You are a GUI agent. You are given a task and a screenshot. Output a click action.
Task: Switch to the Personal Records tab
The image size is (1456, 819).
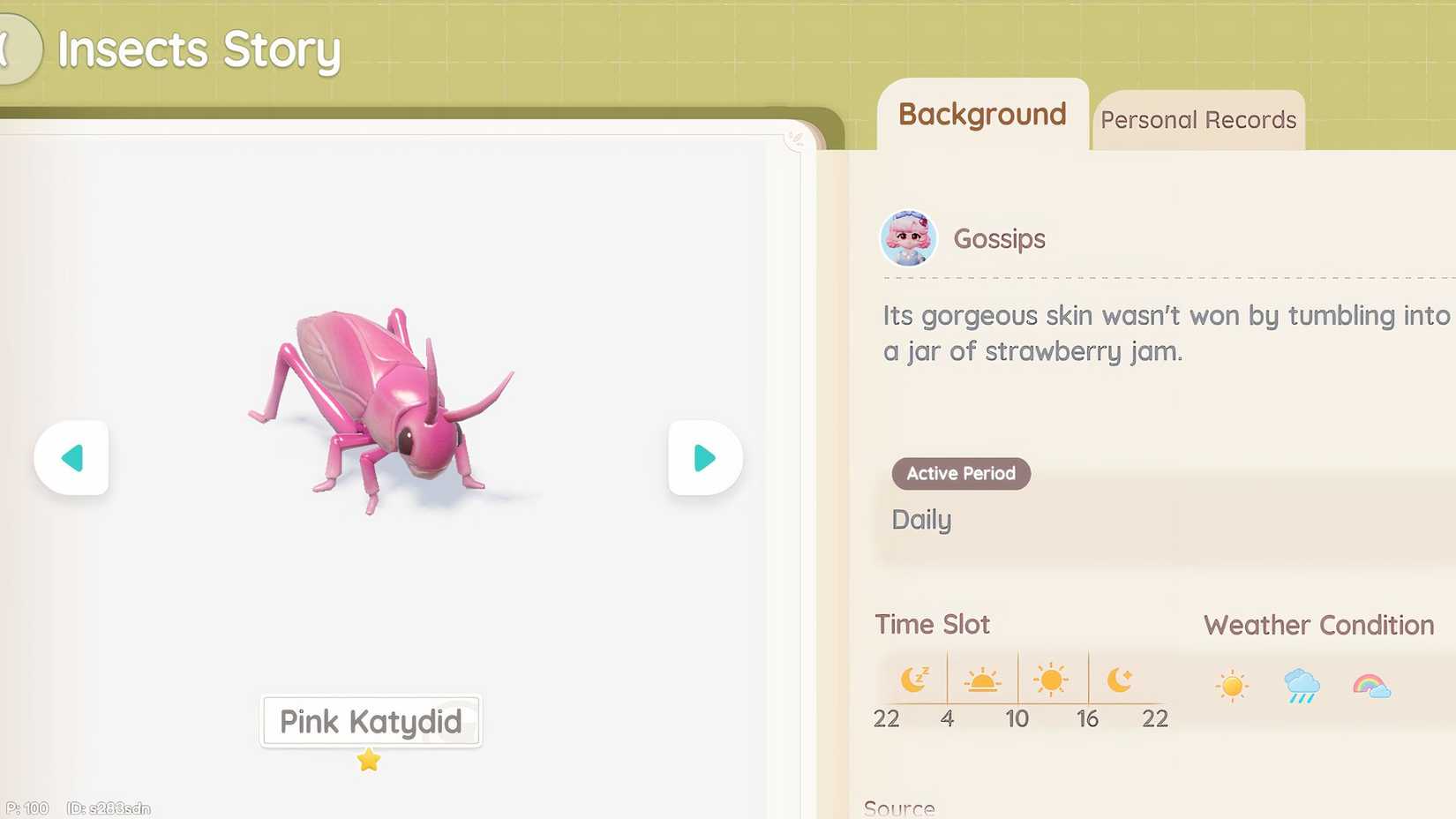point(1198,119)
